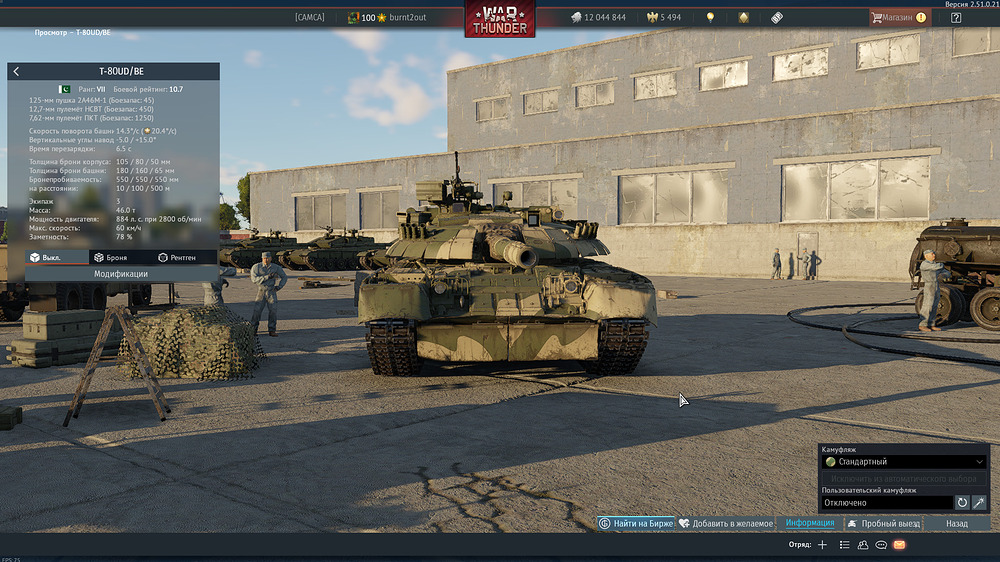Start Пробный выезд test drive
The image size is (1000, 562).
pyautogui.click(x=883, y=523)
